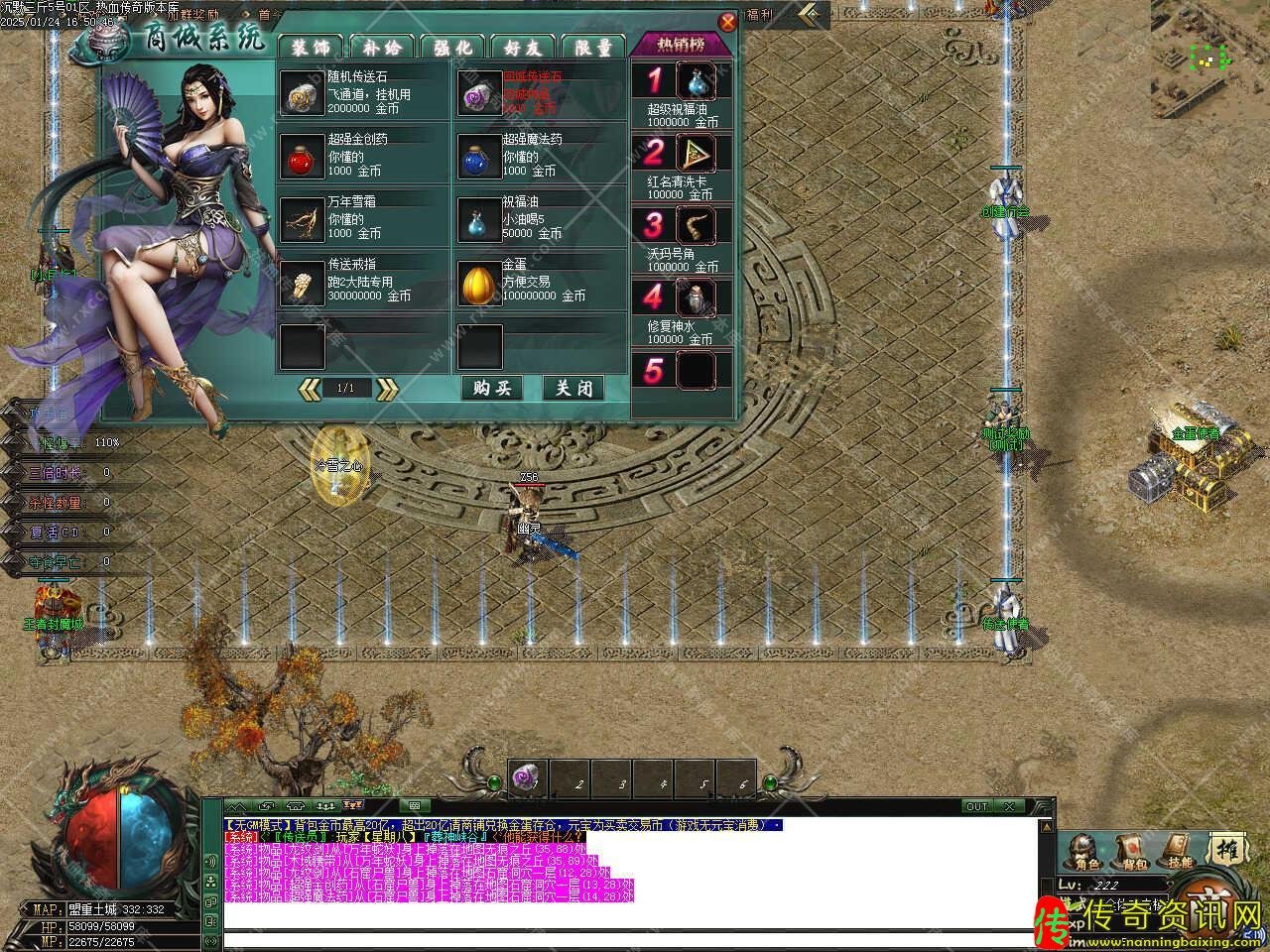Select the 传送戒指 teleport ring item

click(x=303, y=283)
